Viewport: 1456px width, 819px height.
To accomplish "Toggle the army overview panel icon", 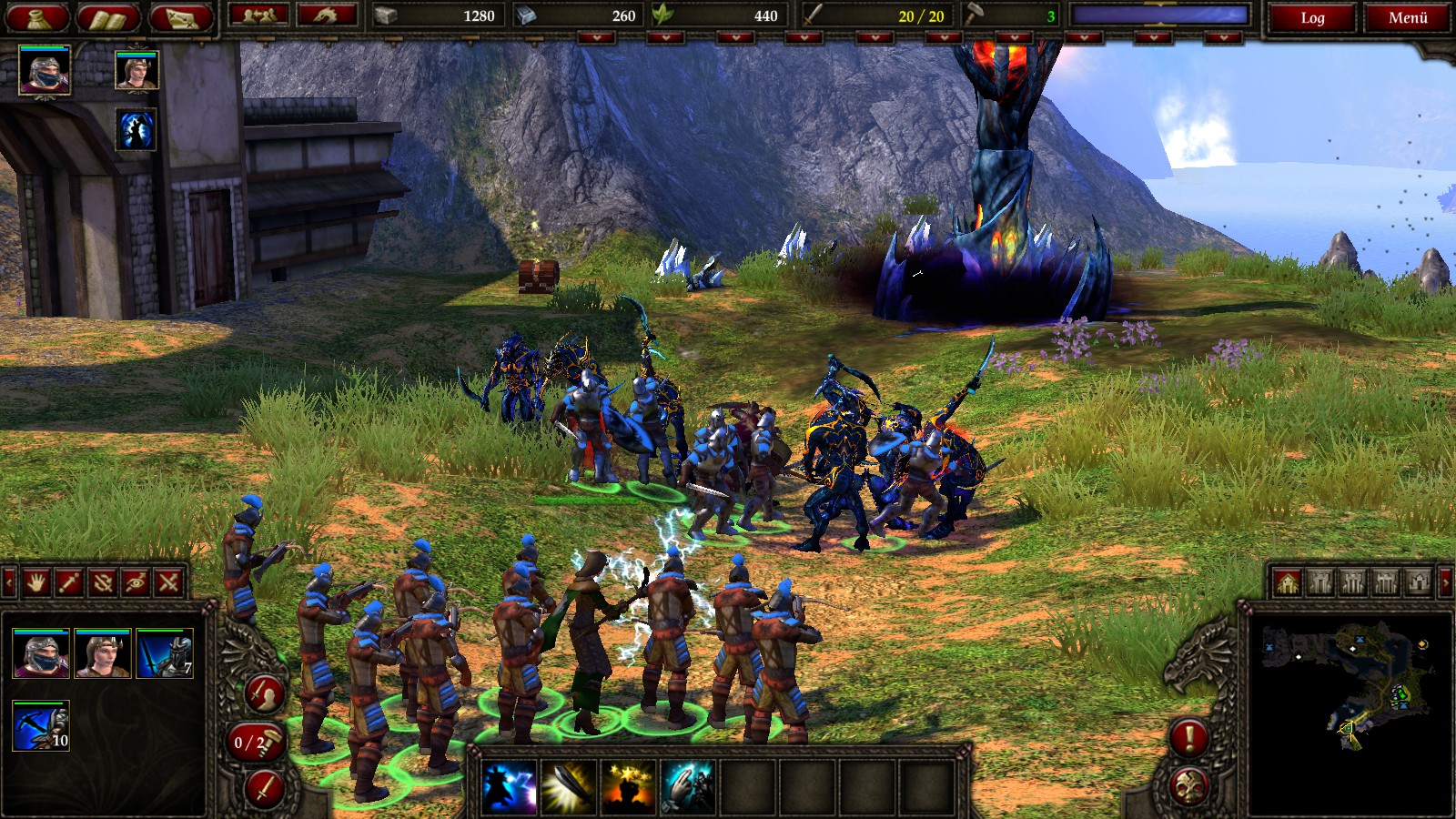I will point(262,15).
